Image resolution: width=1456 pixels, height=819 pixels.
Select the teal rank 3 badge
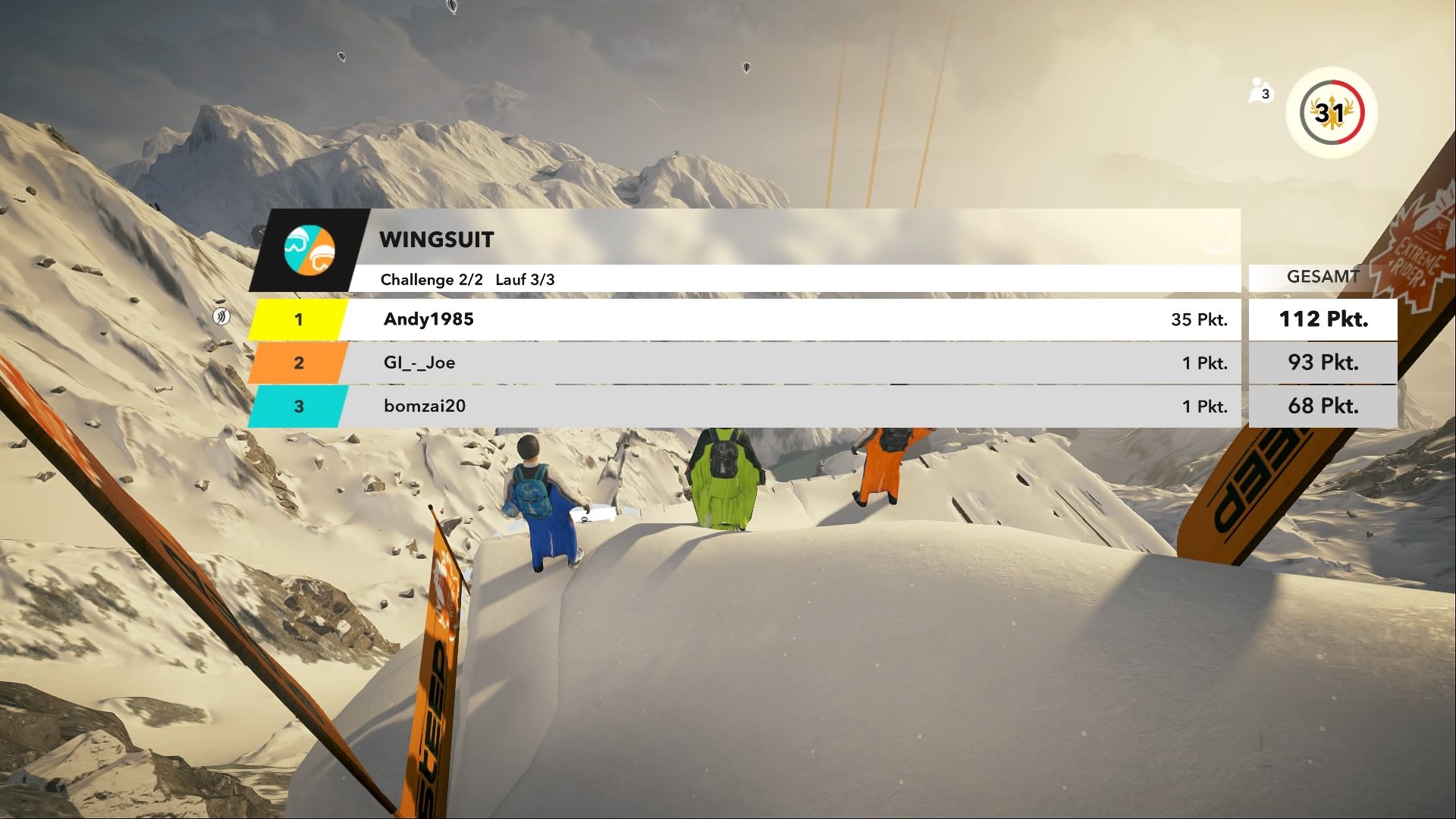[300, 406]
